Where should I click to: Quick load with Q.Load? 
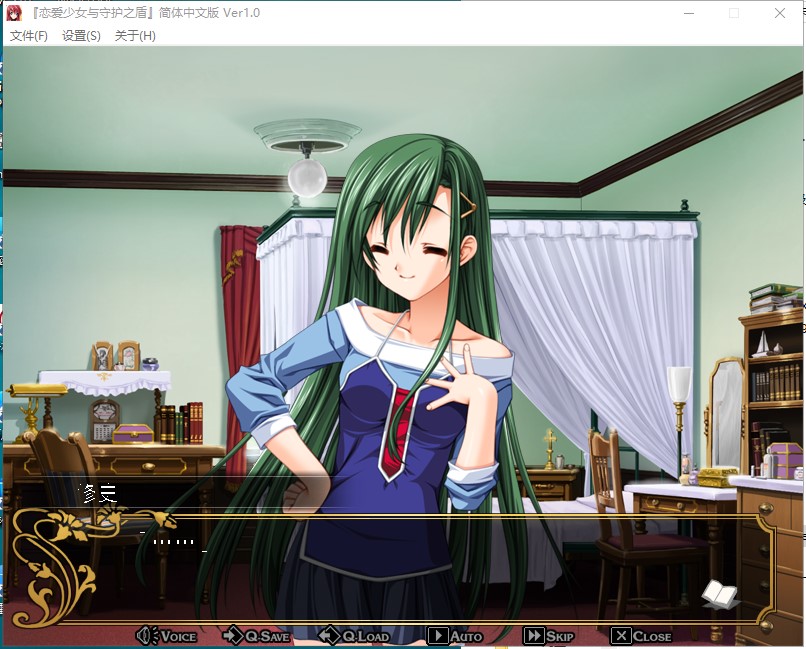point(354,636)
